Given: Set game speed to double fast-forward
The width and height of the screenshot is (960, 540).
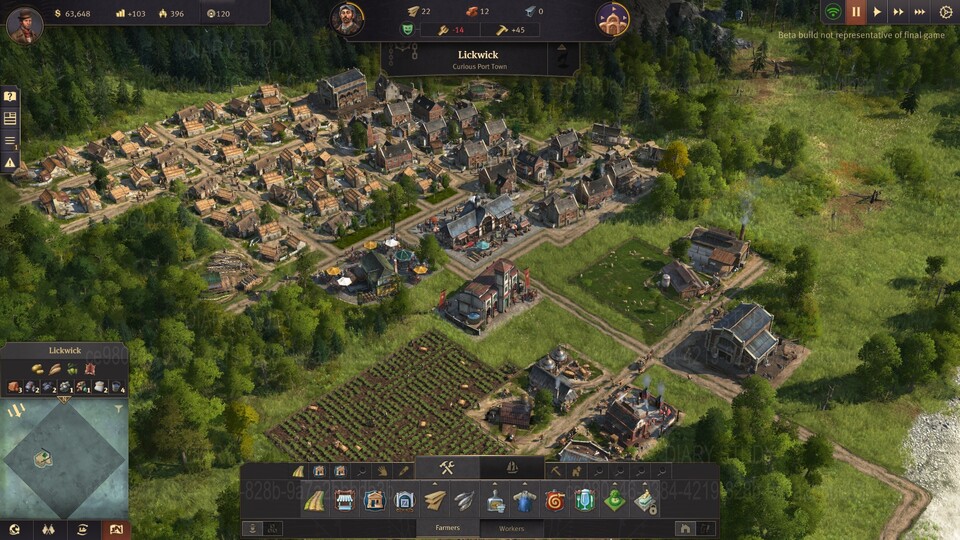Looking at the screenshot, I should click(898, 12).
